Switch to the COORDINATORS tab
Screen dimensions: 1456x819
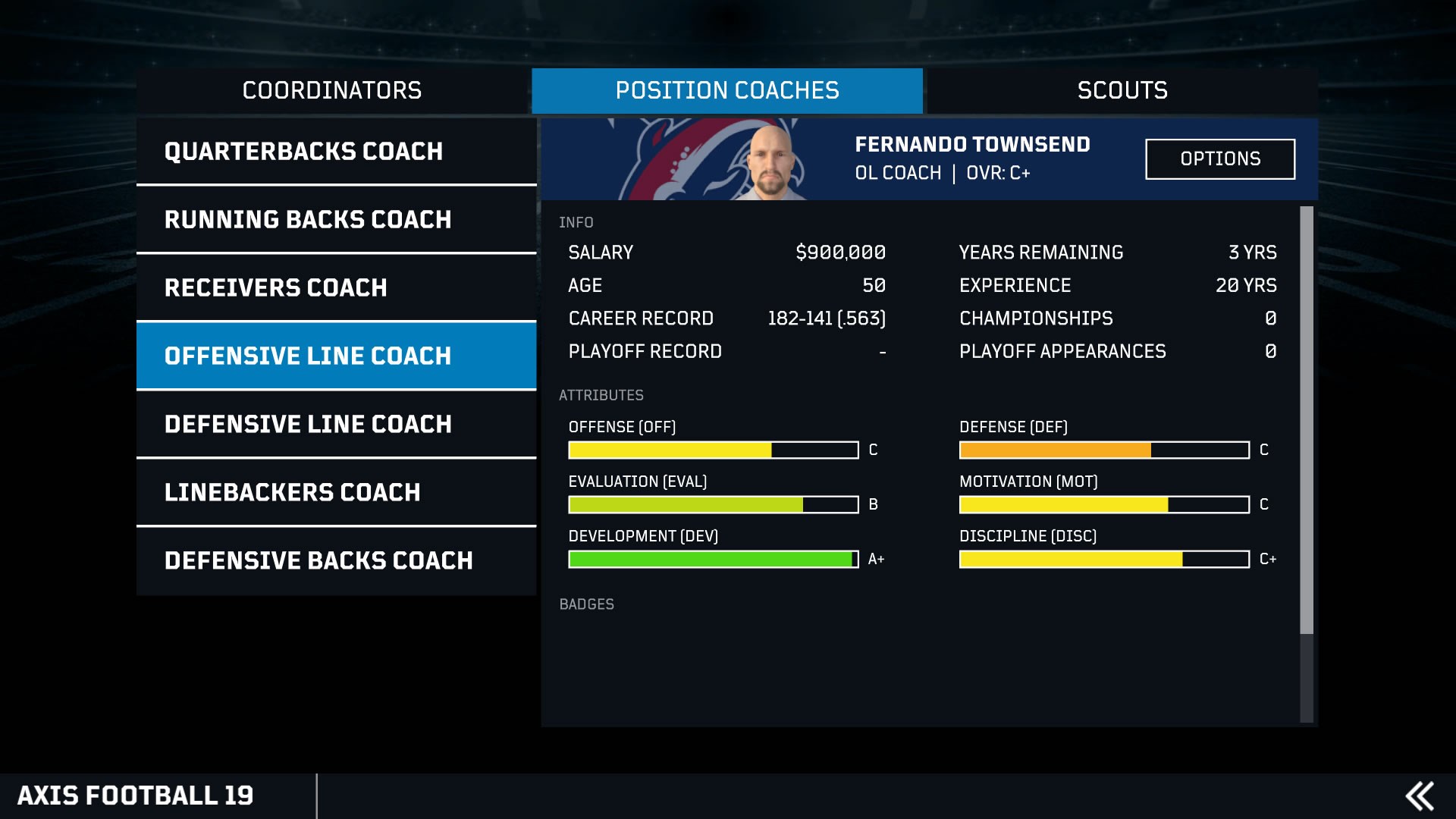[x=331, y=89]
